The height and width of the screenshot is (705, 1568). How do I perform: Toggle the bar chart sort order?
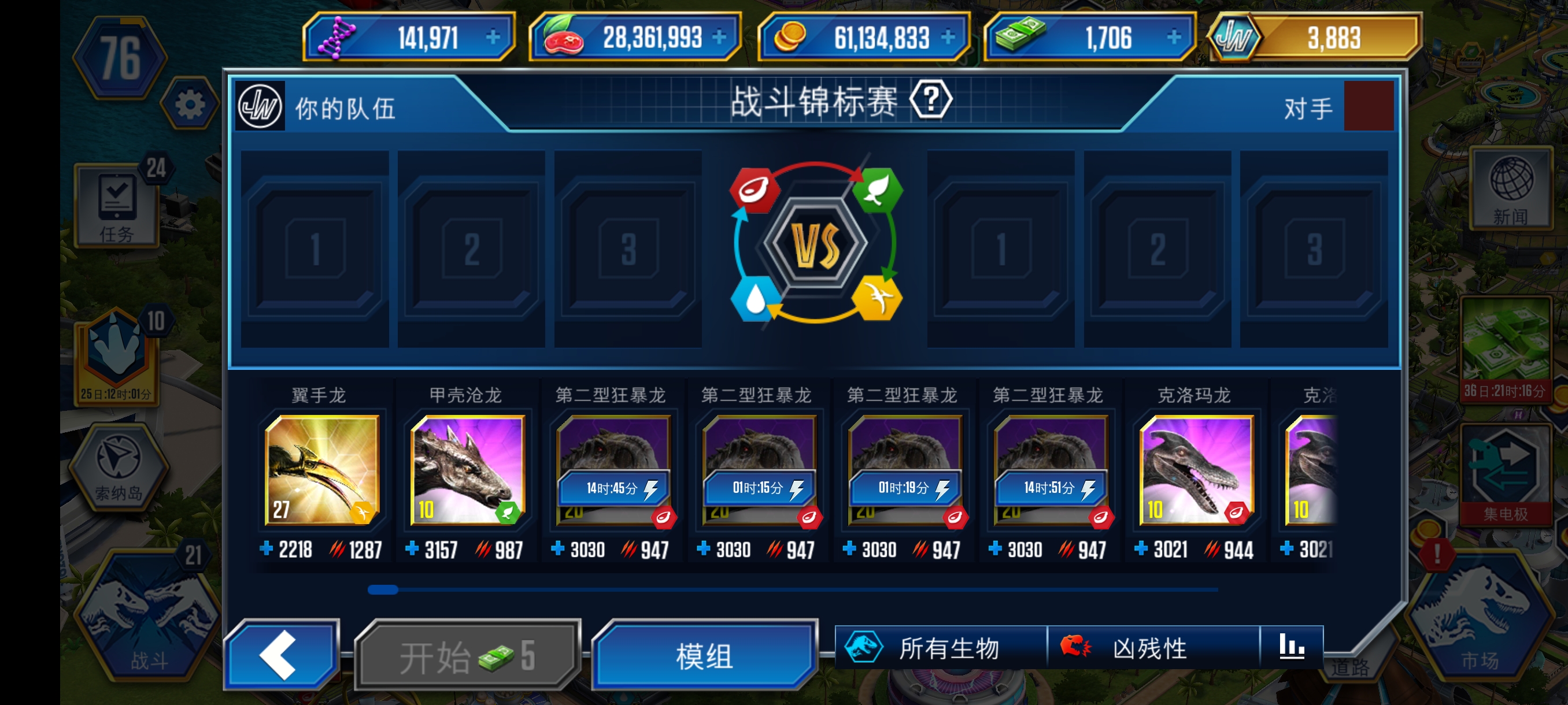(x=1291, y=647)
